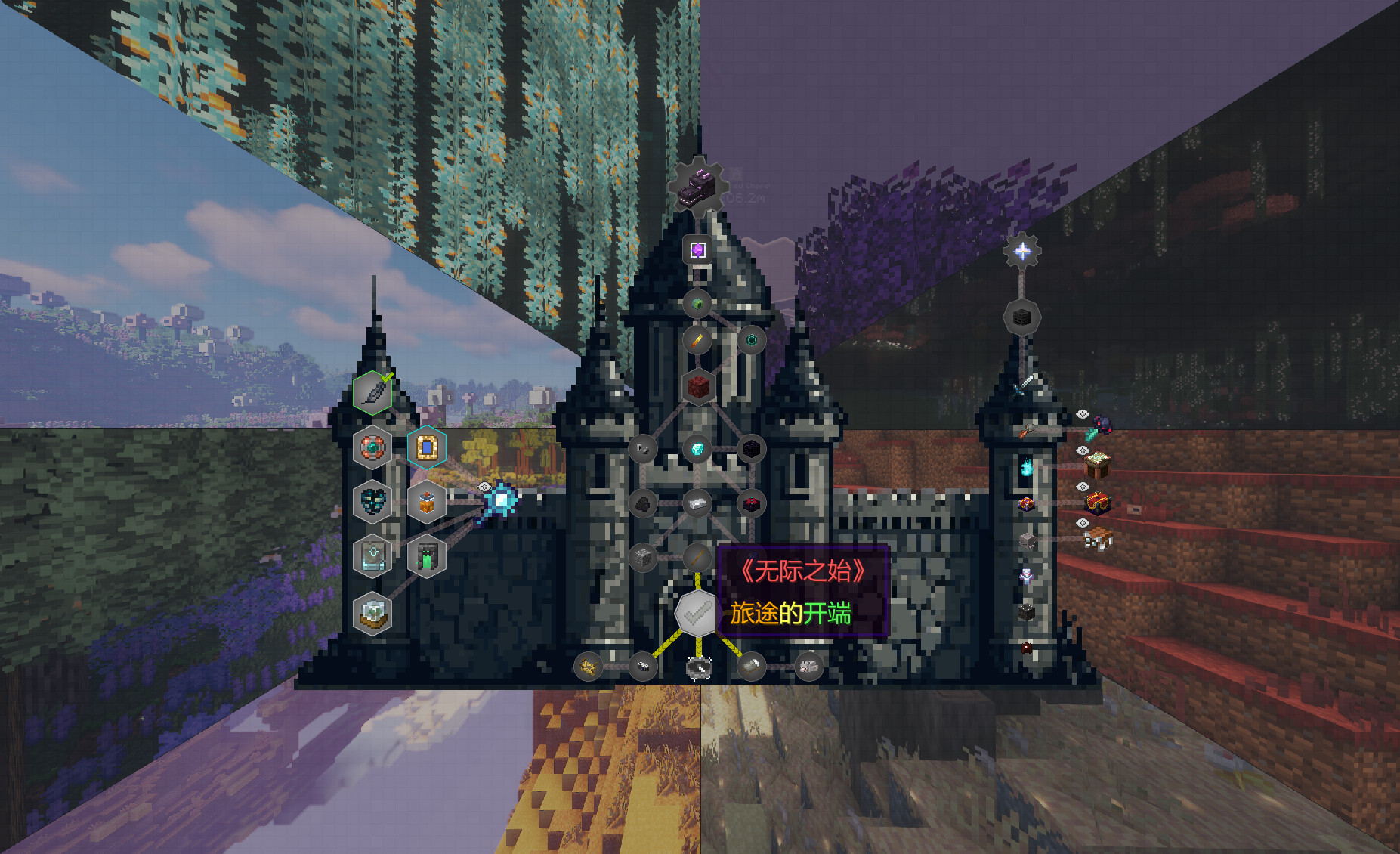This screenshot has width=1400, height=854.
Task: Open the dark teal heart quest node
Action: pos(372,502)
